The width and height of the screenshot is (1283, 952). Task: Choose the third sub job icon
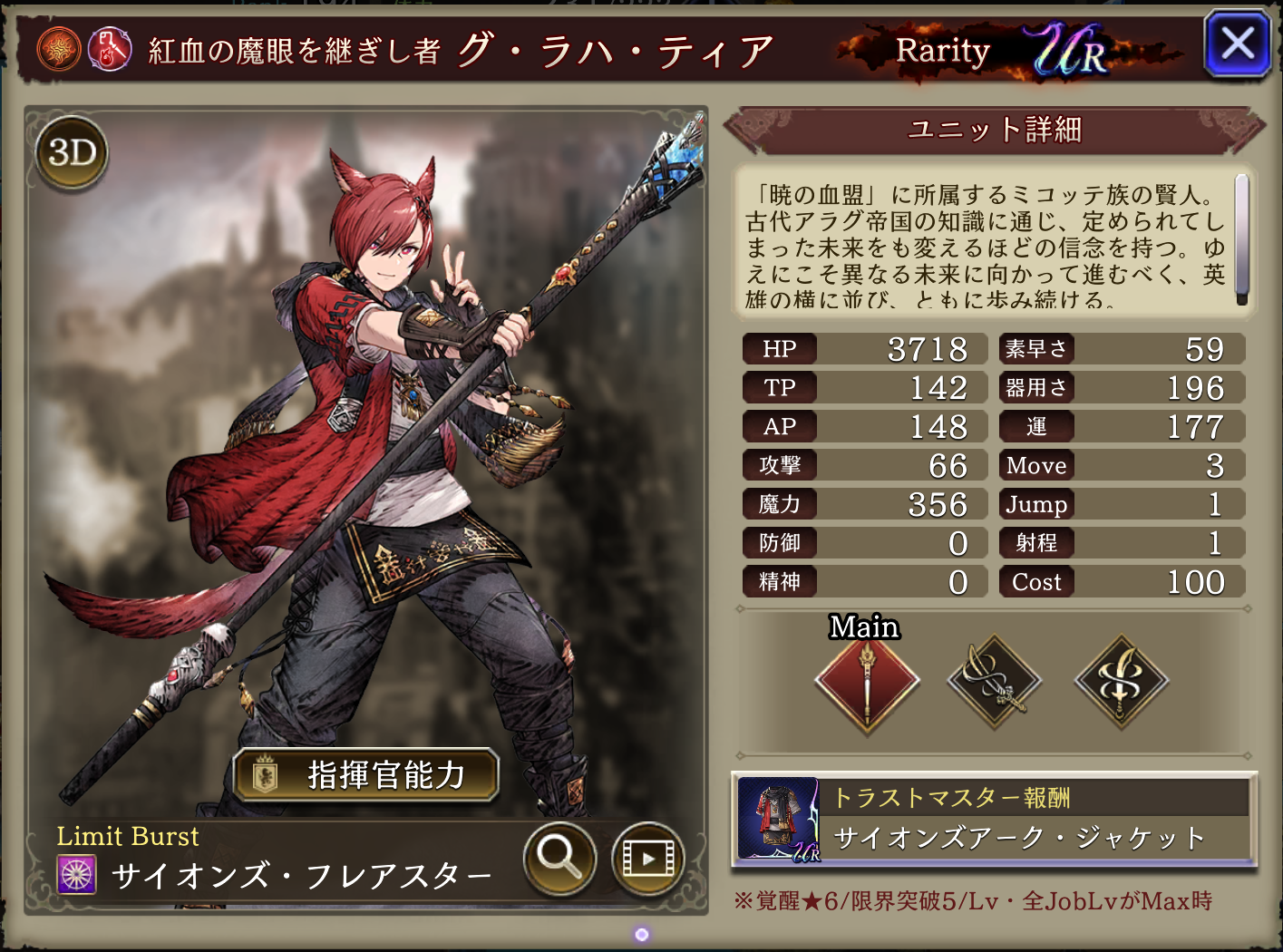click(1121, 682)
